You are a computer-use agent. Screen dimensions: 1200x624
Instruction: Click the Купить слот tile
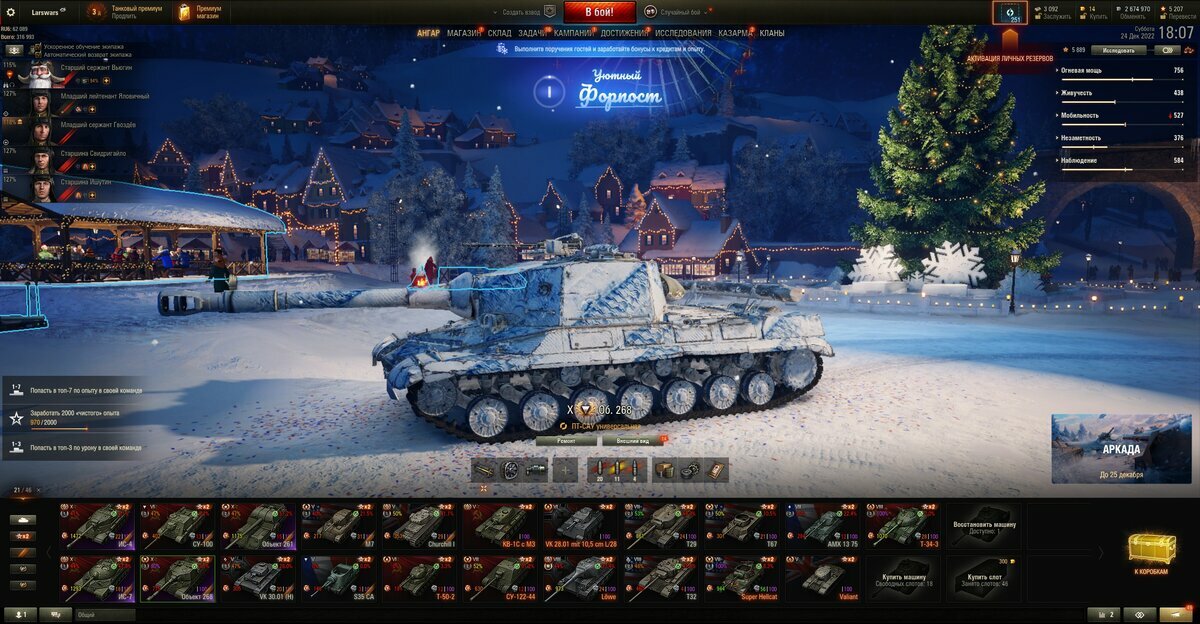tap(984, 578)
